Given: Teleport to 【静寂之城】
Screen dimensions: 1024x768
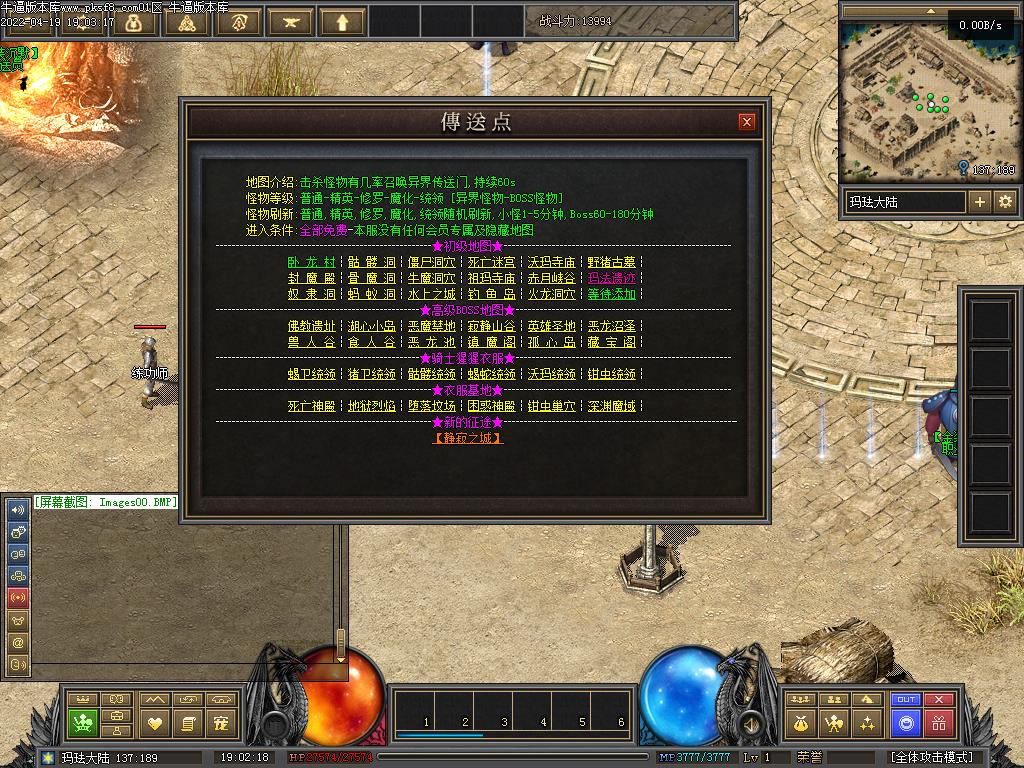Looking at the screenshot, I should 468,438.
